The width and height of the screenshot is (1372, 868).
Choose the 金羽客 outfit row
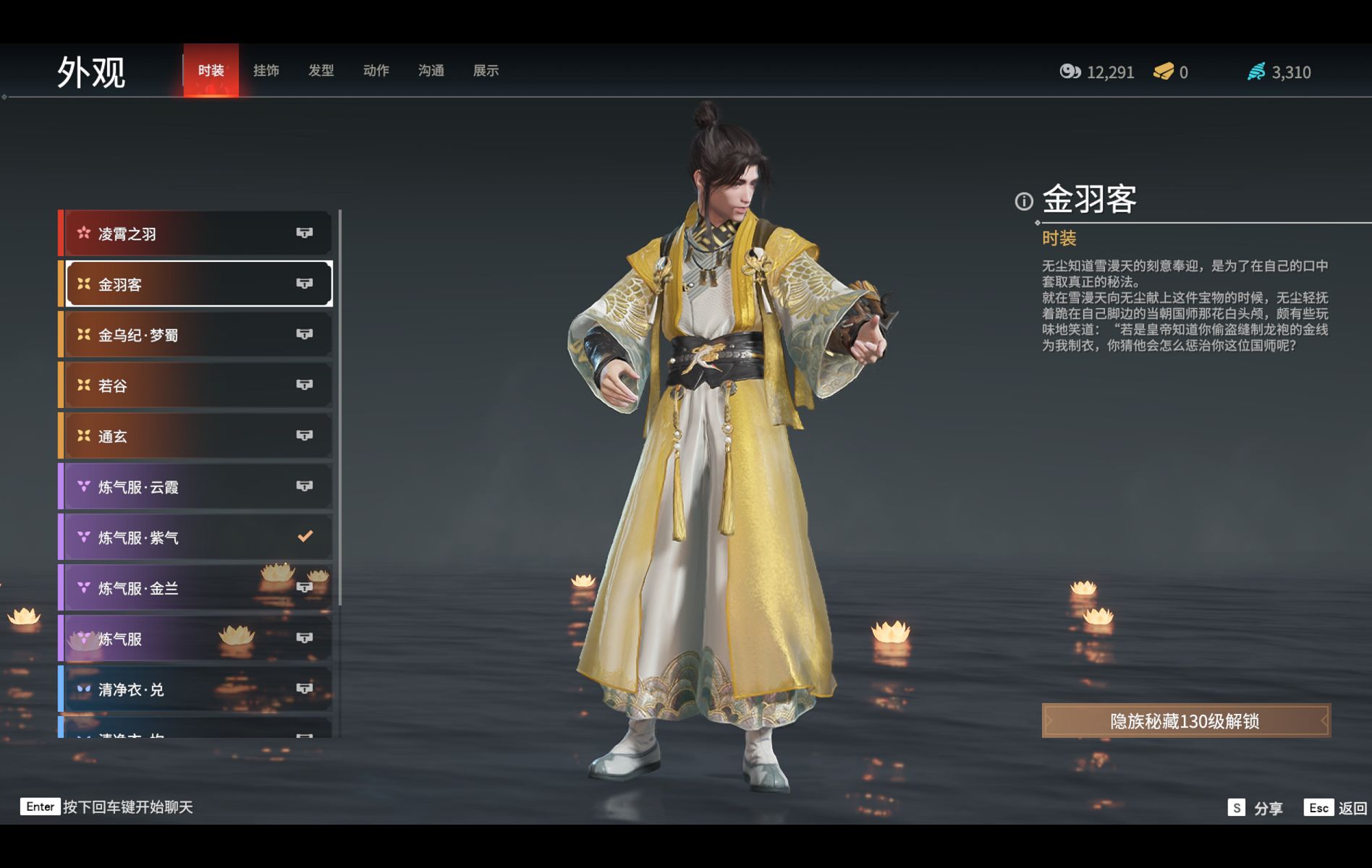coord(197,284)
